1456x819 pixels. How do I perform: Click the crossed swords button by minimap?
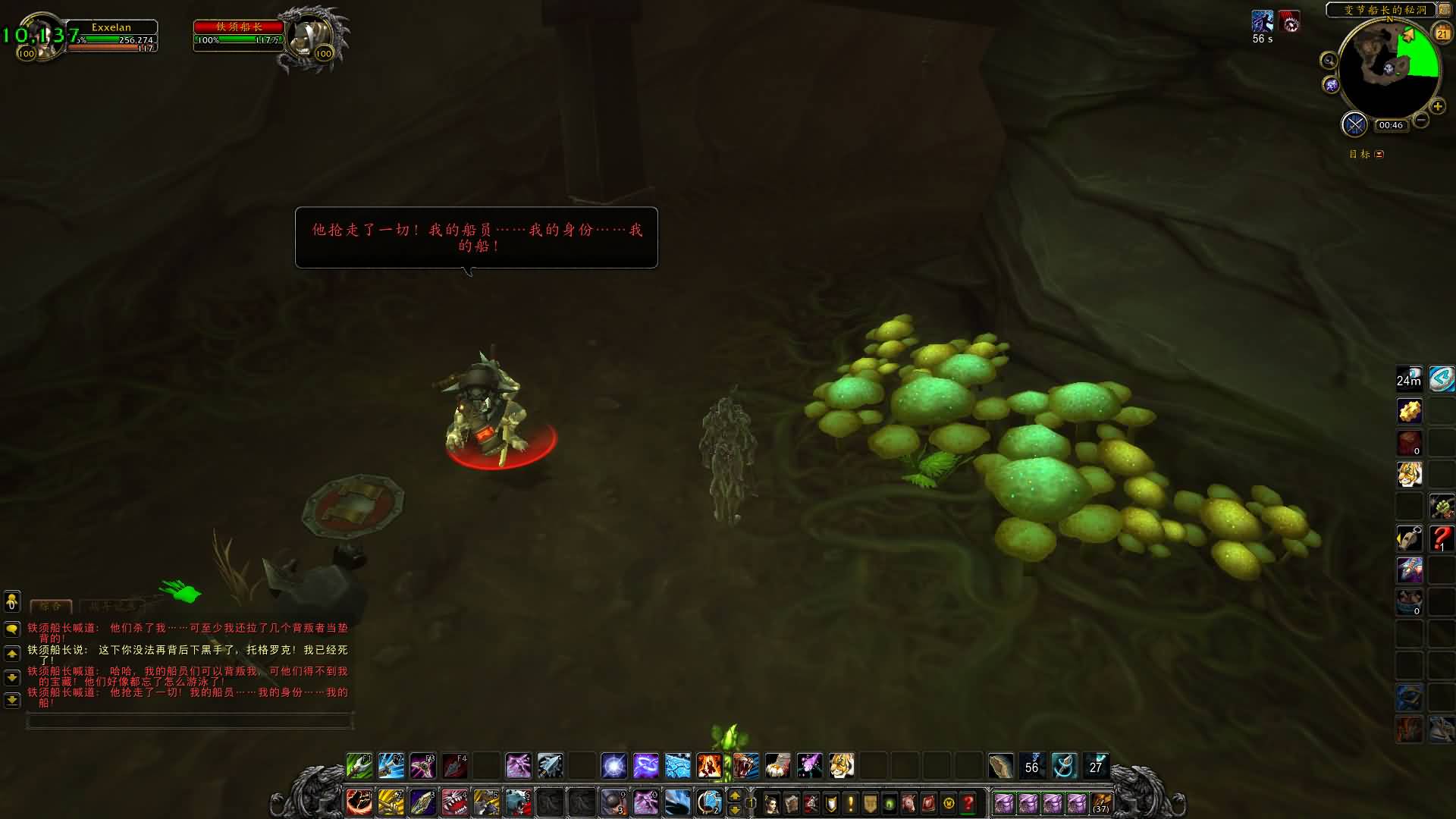click(1354, 124)
